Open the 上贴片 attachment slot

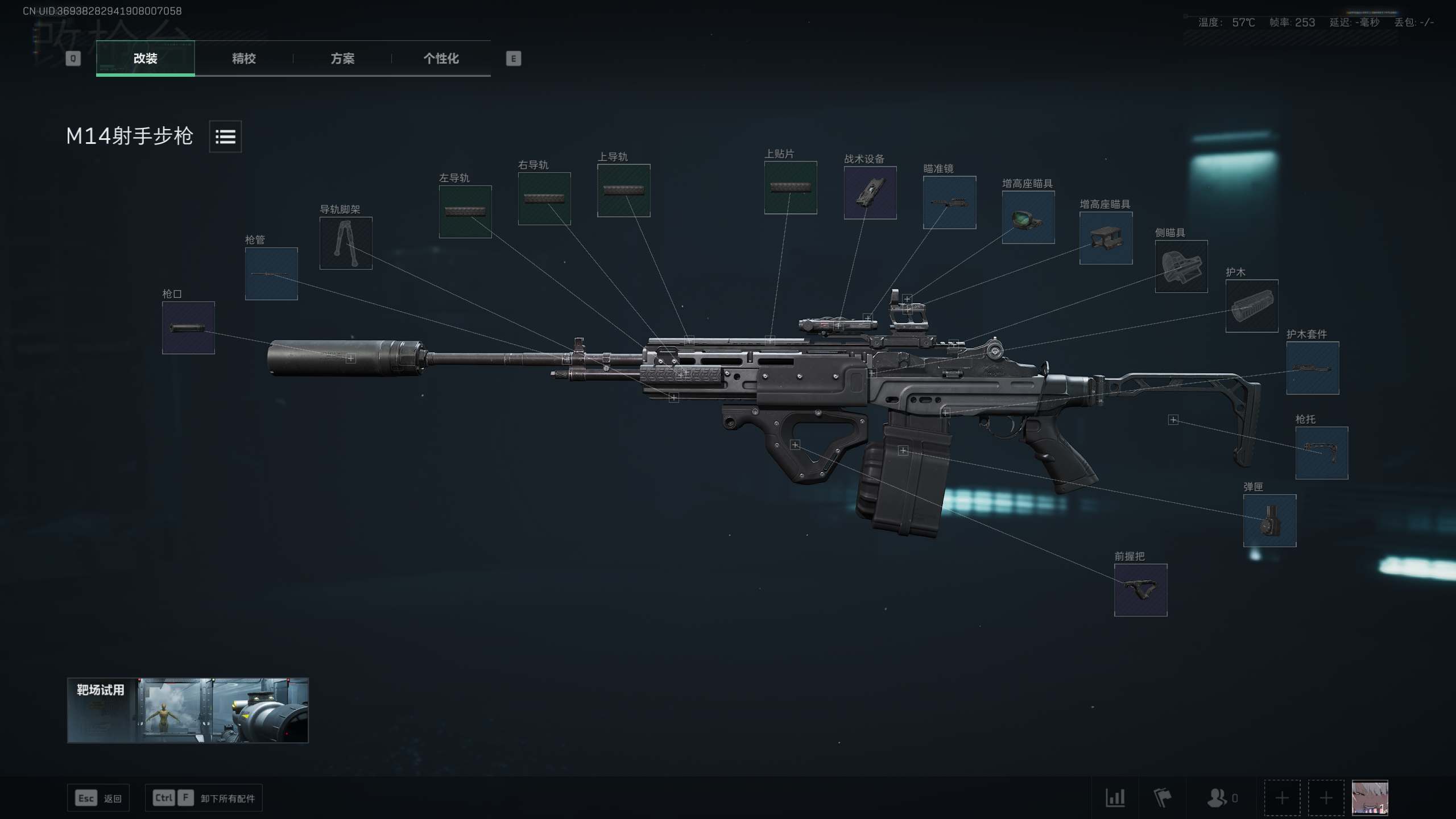(x=791, y=188)
